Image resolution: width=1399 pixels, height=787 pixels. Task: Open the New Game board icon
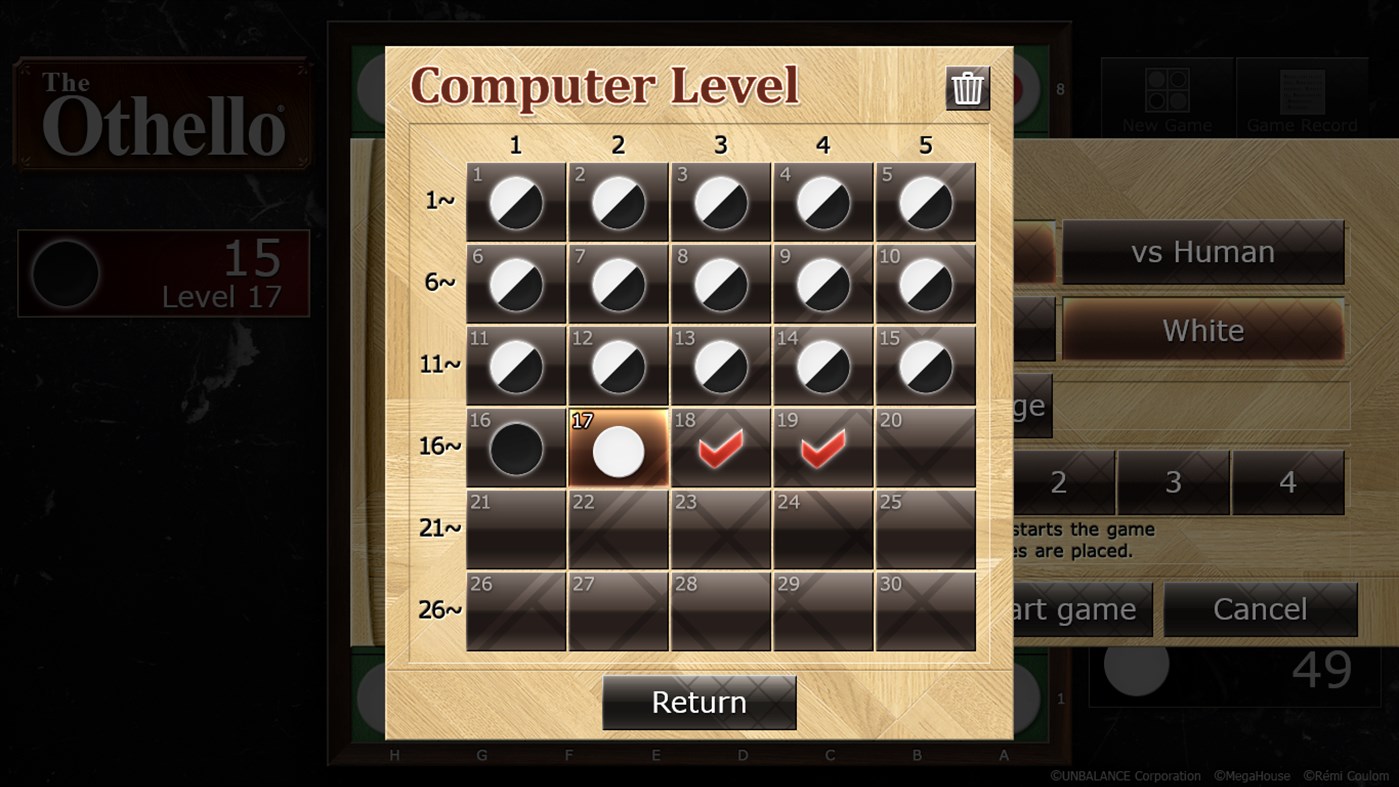[x=1166, y=92]
